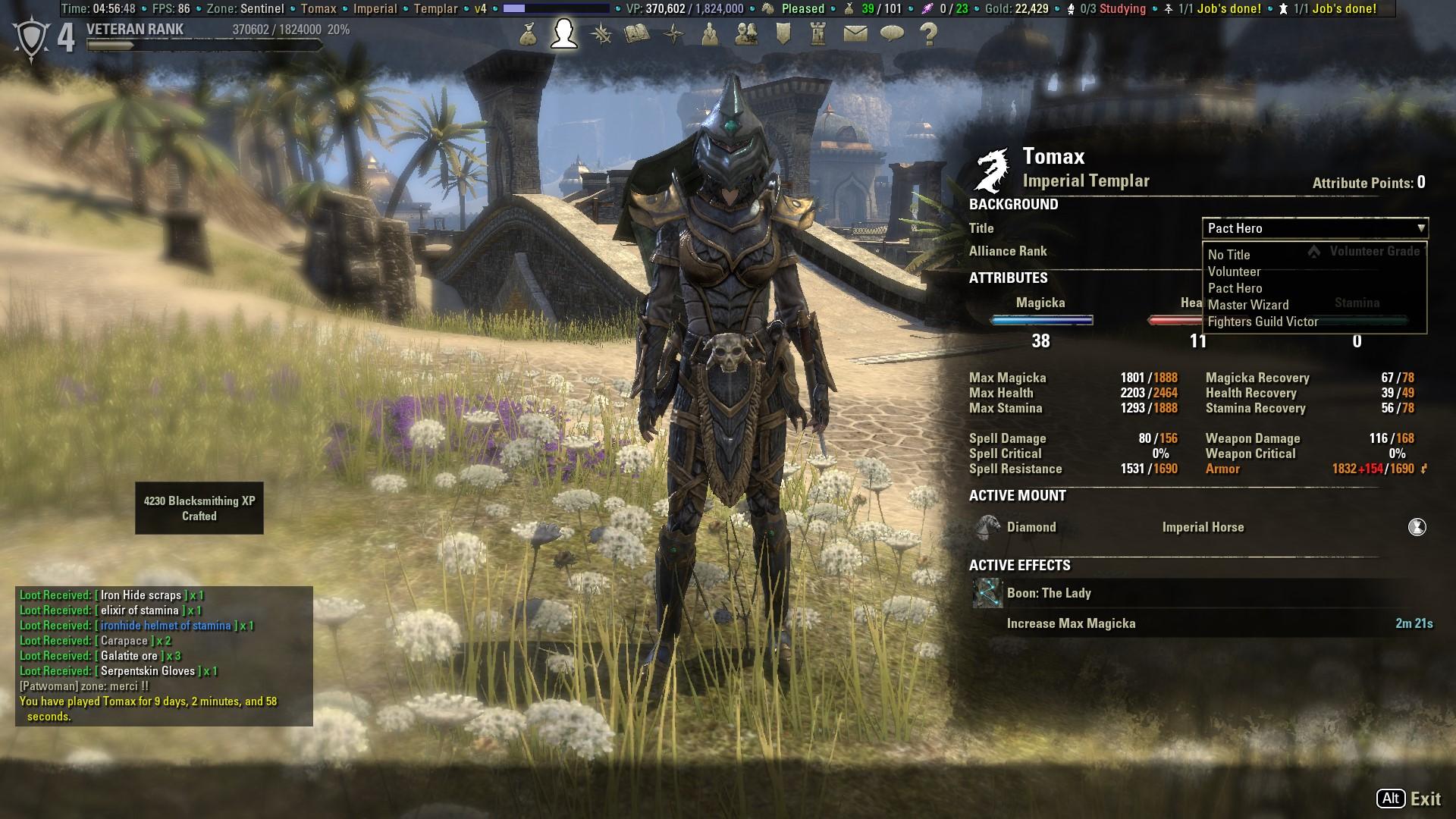The width and height of the screenshot is (1456, 819).
Task: Open the guilds banner icon
Action: [x=783, y=34]
